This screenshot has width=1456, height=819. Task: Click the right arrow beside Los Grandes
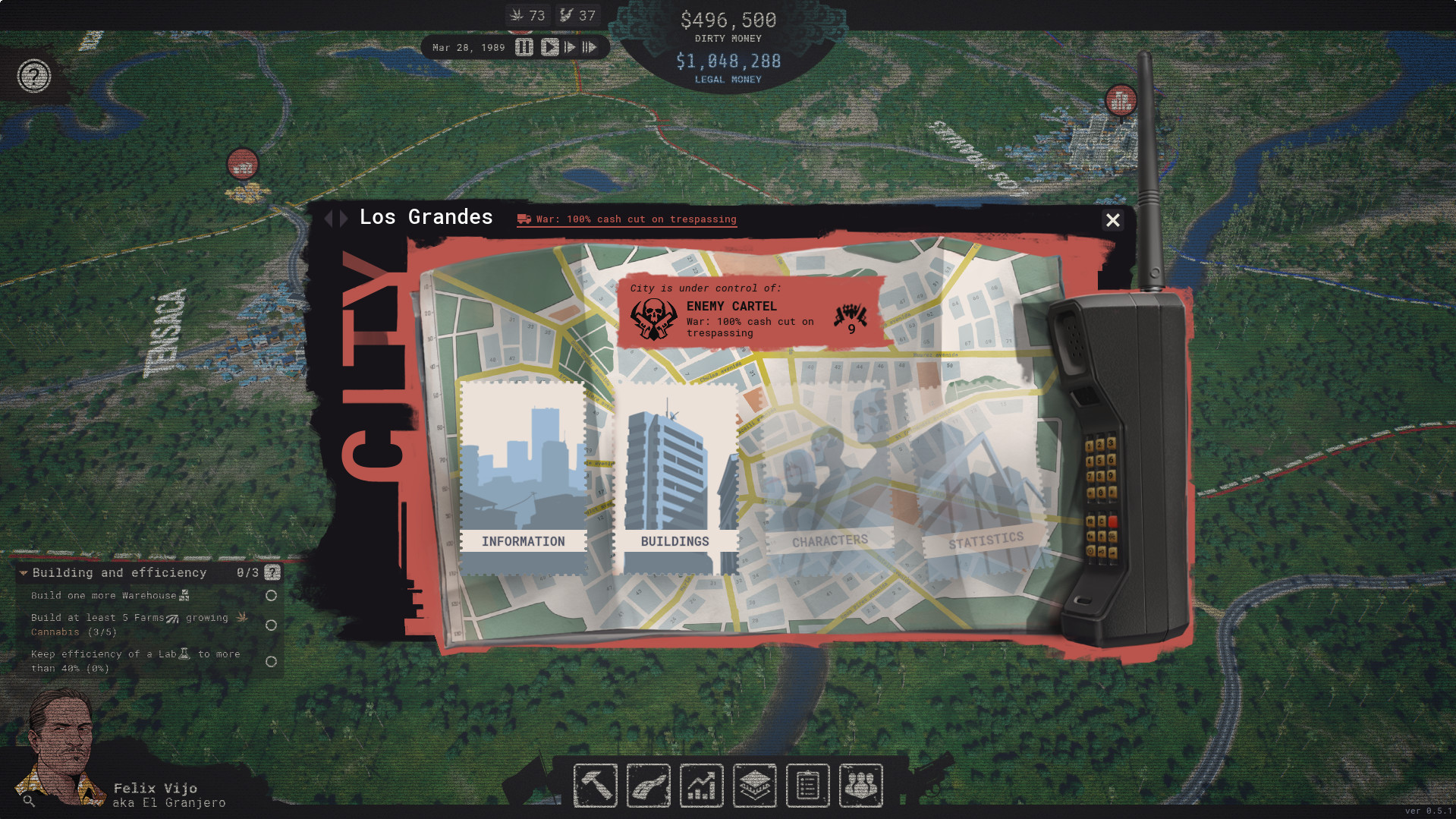click(x=343, y=218)
